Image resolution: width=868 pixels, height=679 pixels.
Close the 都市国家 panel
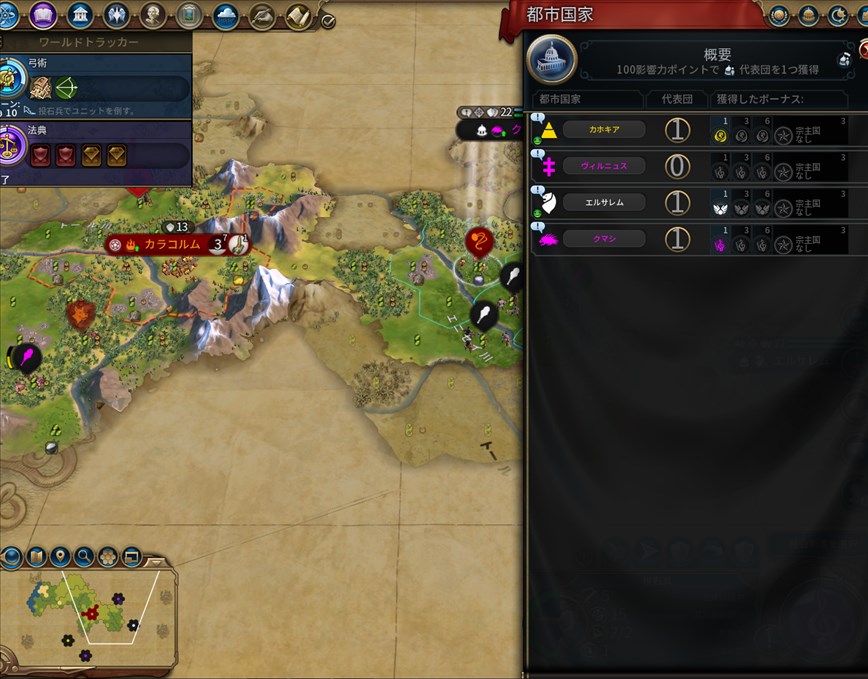coord(864,46)
